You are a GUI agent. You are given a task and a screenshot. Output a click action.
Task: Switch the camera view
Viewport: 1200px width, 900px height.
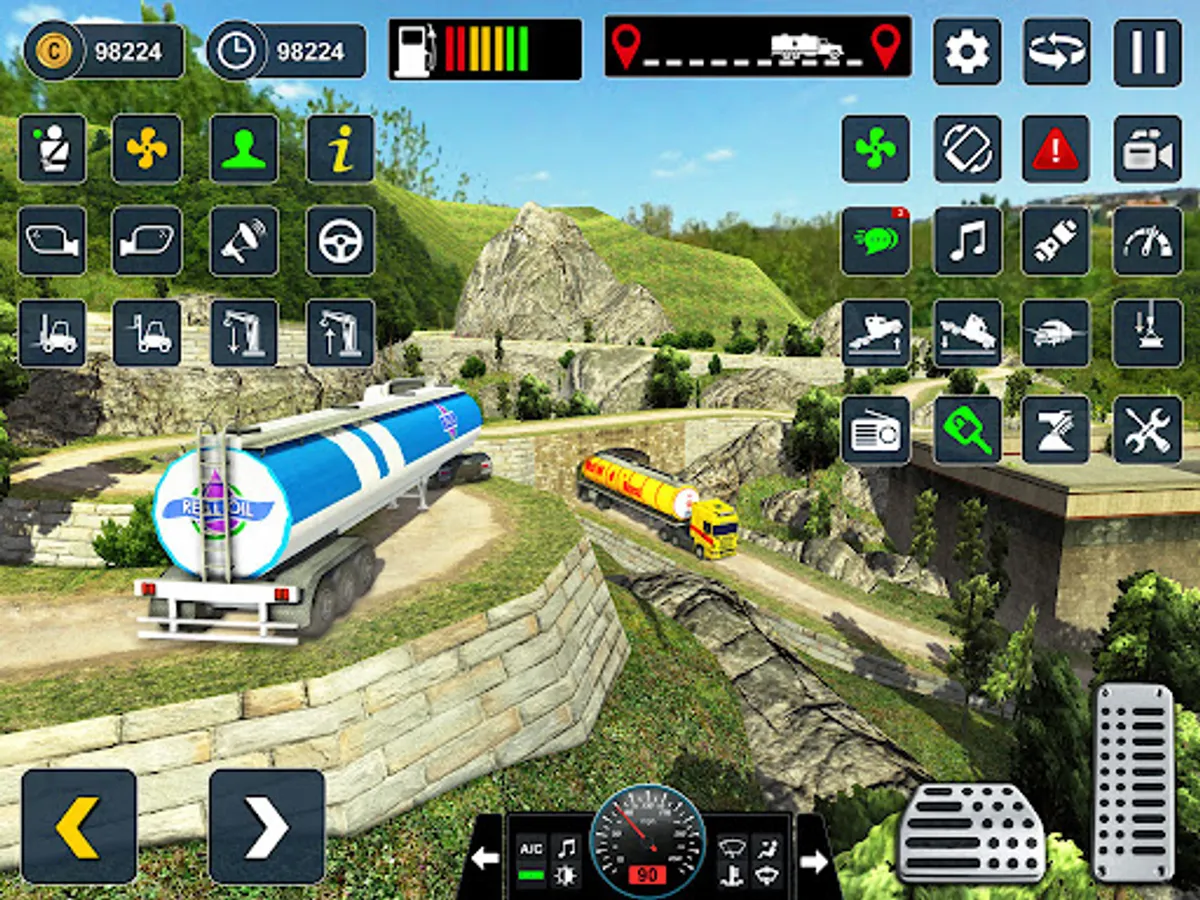[x=1147, y=149]
